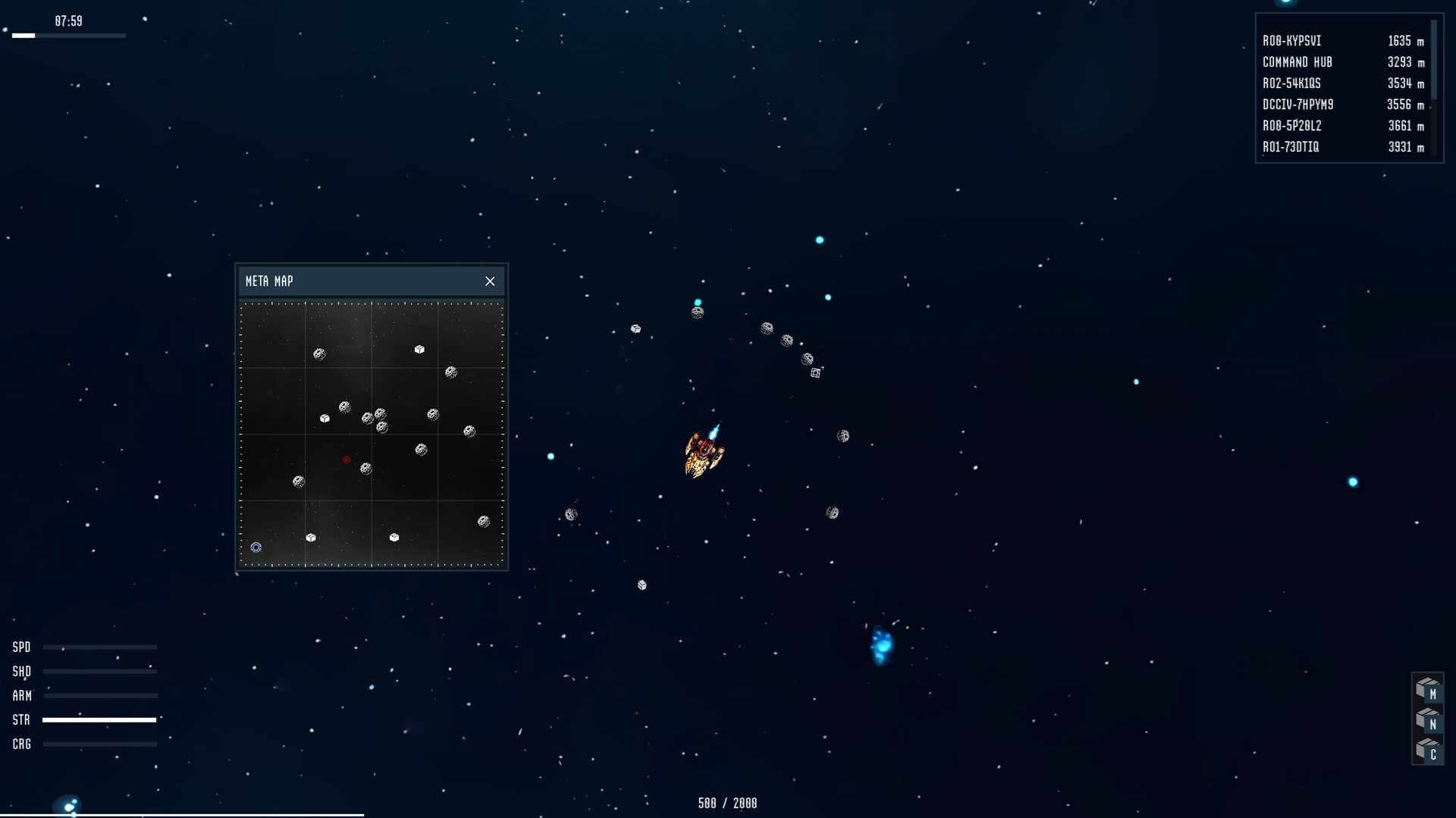The height and width of the screenshot is (818, 1456).
Task: Click the red waypoint marker on the Meta Map
Action: coord(347,460)
